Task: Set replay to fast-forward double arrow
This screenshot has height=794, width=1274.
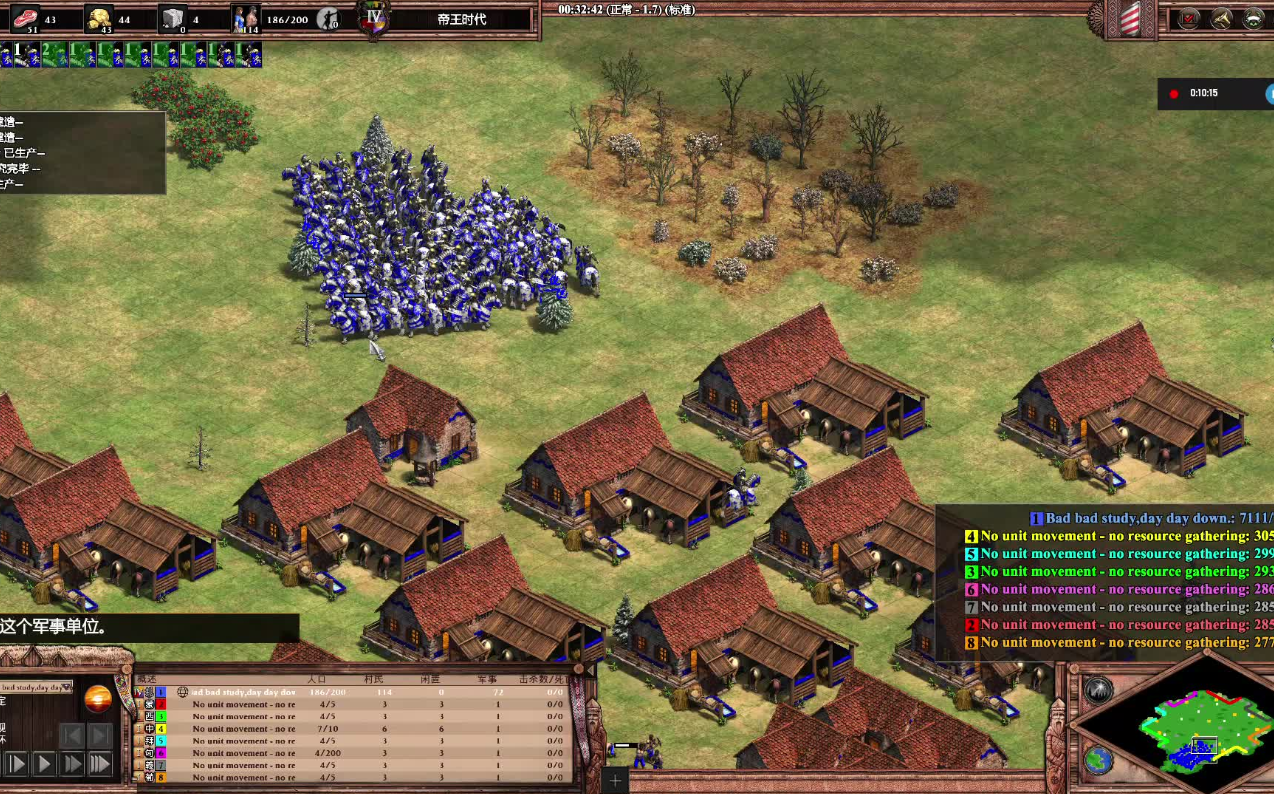Action: (x=72, y=764)
